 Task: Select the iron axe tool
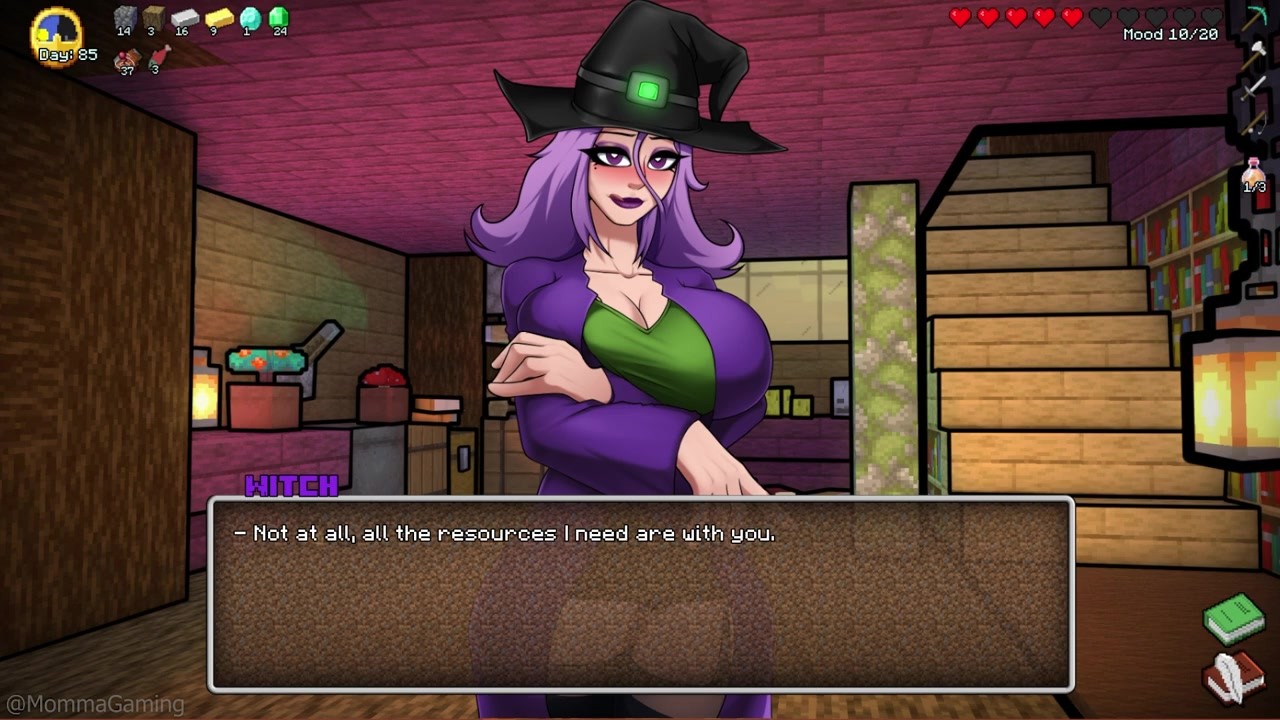(x=1255, y=54)
